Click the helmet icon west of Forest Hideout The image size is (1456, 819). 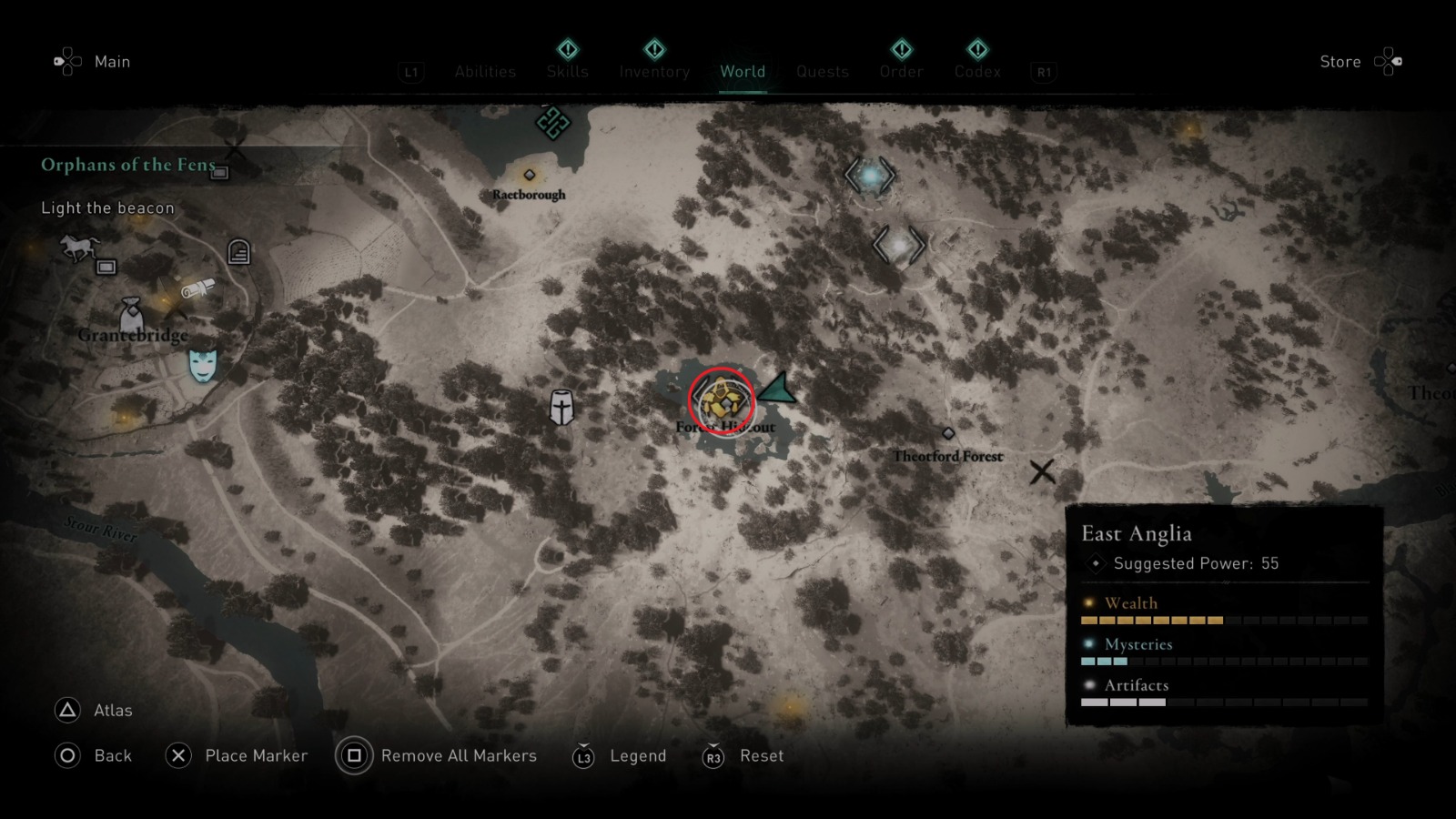coord(561,408)
